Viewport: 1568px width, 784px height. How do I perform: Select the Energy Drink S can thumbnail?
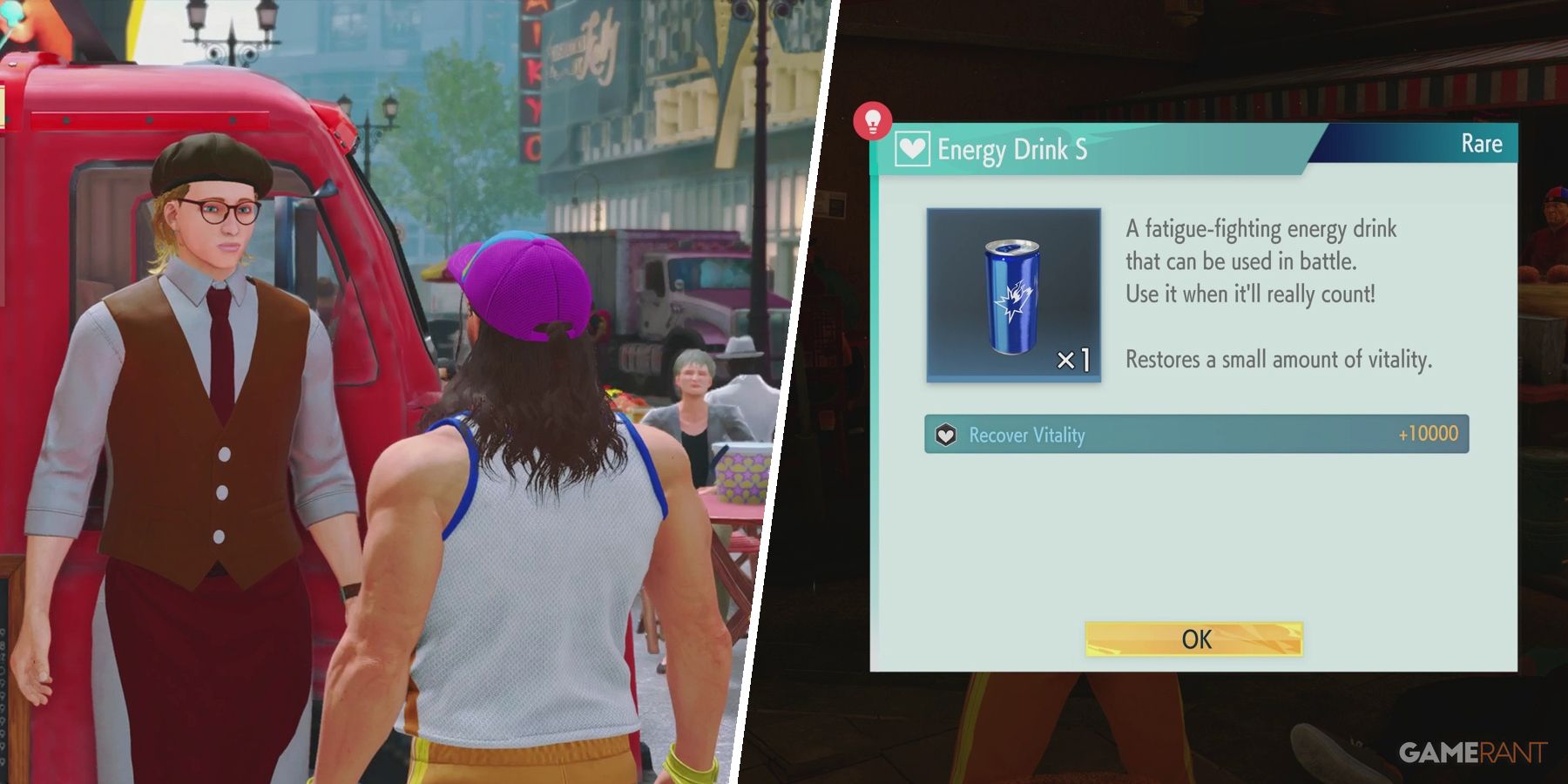point(1013,295)
